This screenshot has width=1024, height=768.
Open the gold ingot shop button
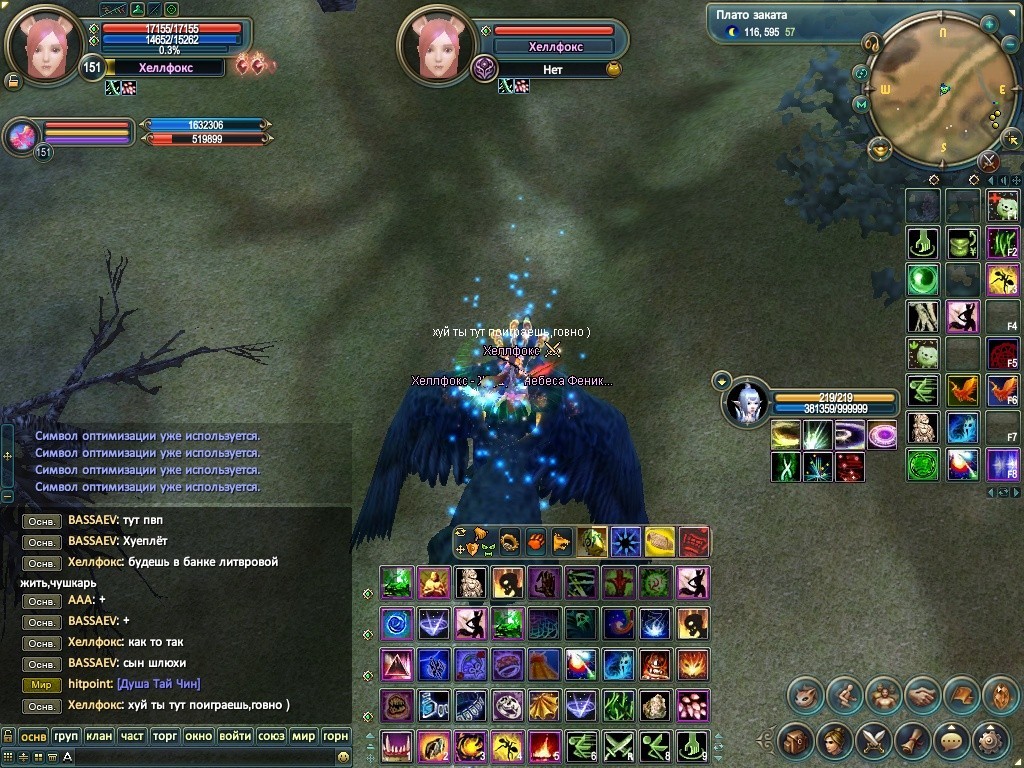coord(880,150)
